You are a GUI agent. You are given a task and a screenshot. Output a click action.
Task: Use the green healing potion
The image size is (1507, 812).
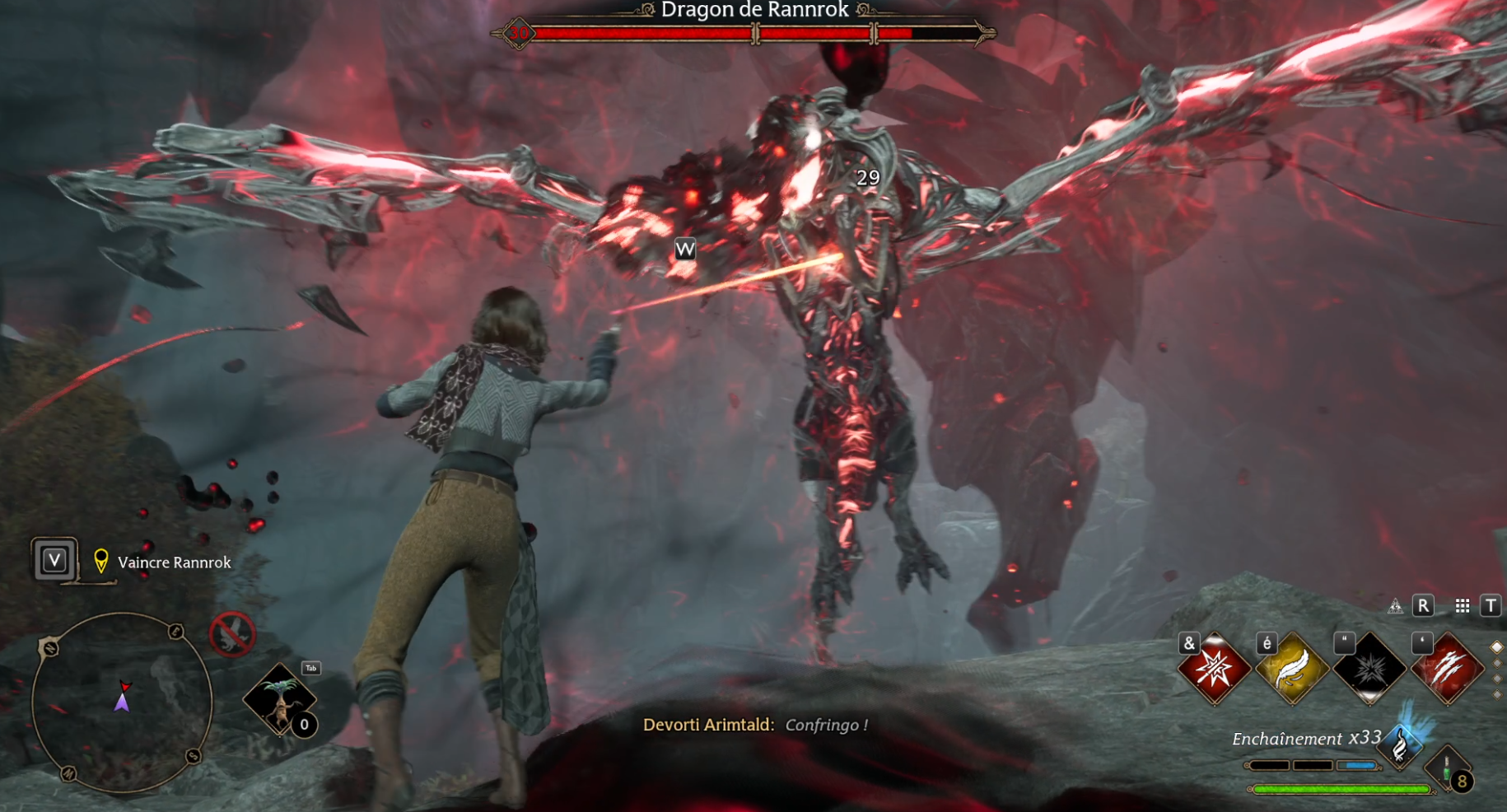[1448, 770]
